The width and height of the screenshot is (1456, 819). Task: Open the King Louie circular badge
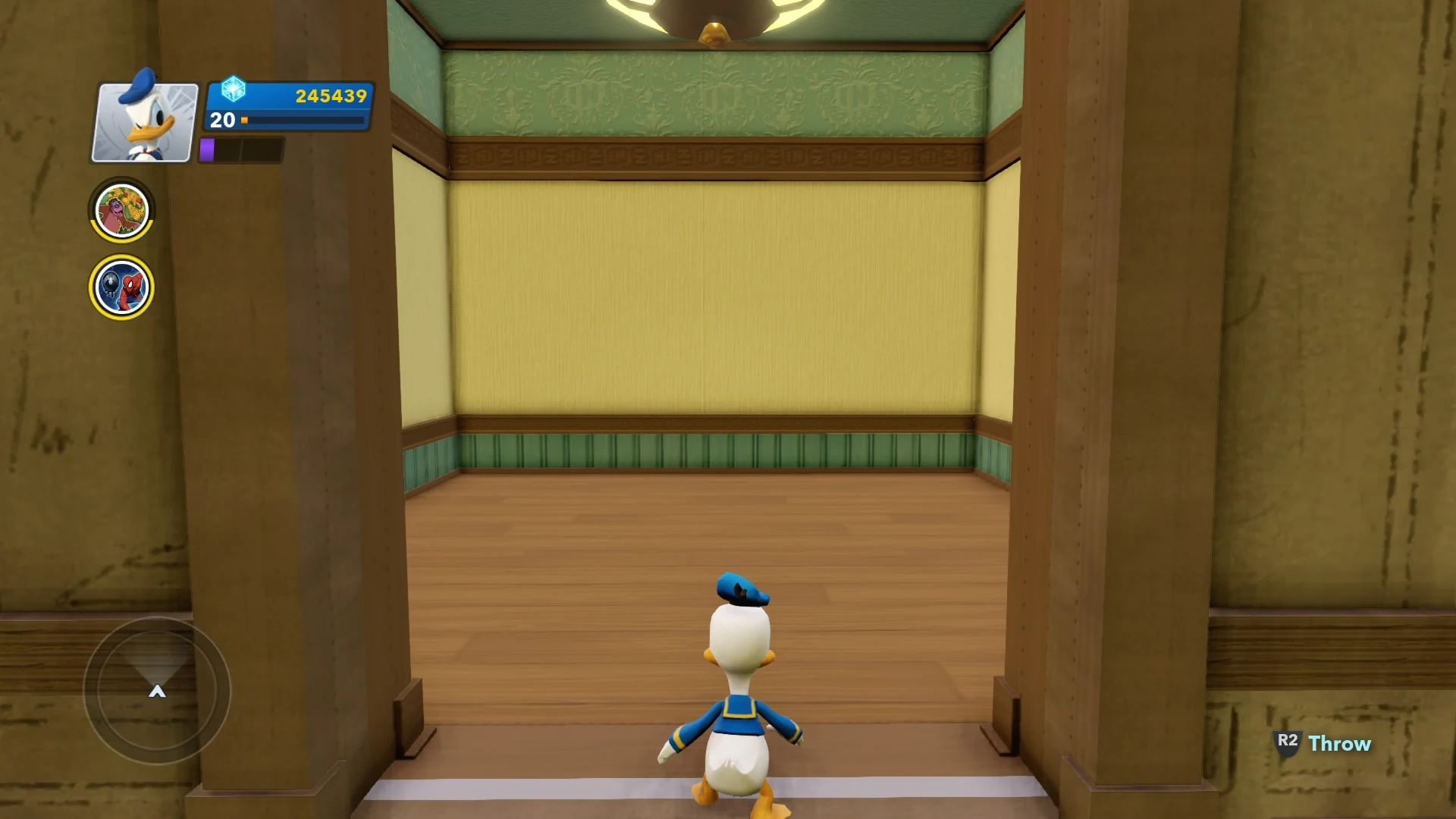click(x=121, y=210)
